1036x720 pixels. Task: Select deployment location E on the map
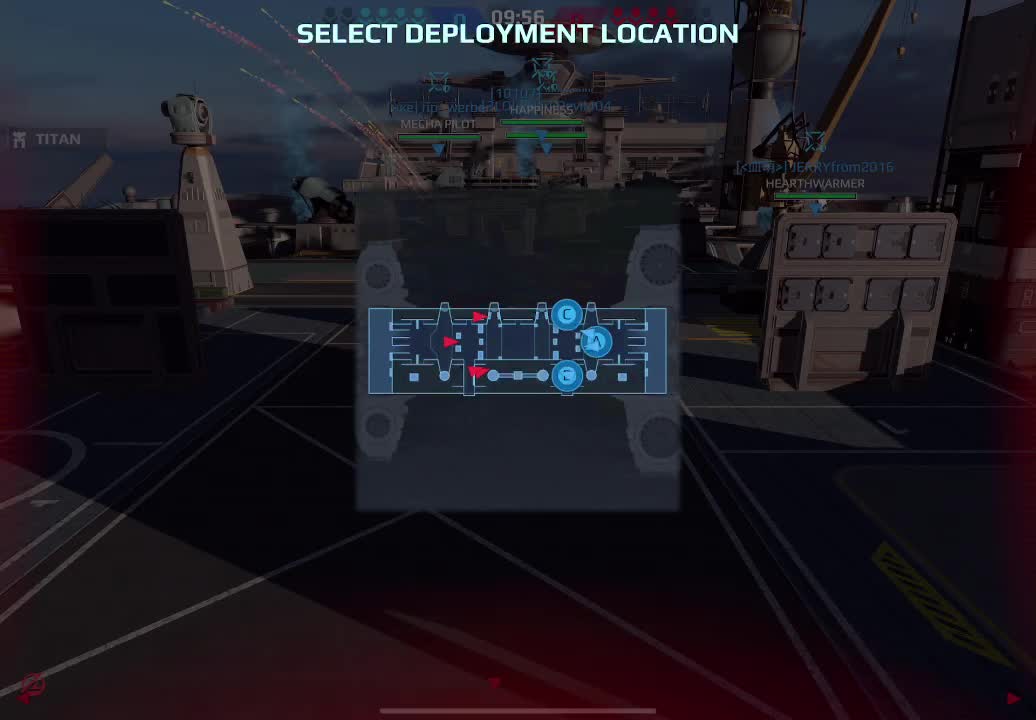[567, 375]
